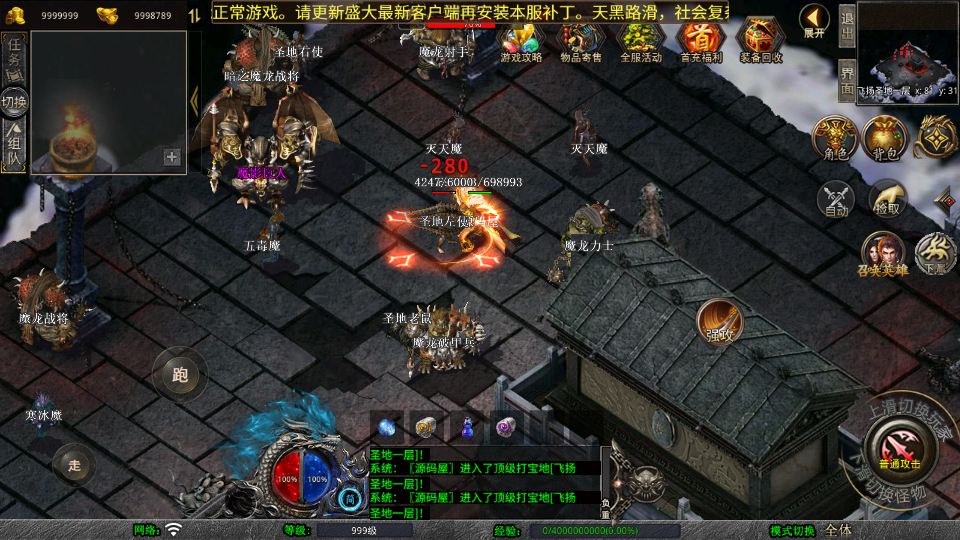Tap the 拾取 pick-up button
960x540 pixels.
tap(886, 198)
